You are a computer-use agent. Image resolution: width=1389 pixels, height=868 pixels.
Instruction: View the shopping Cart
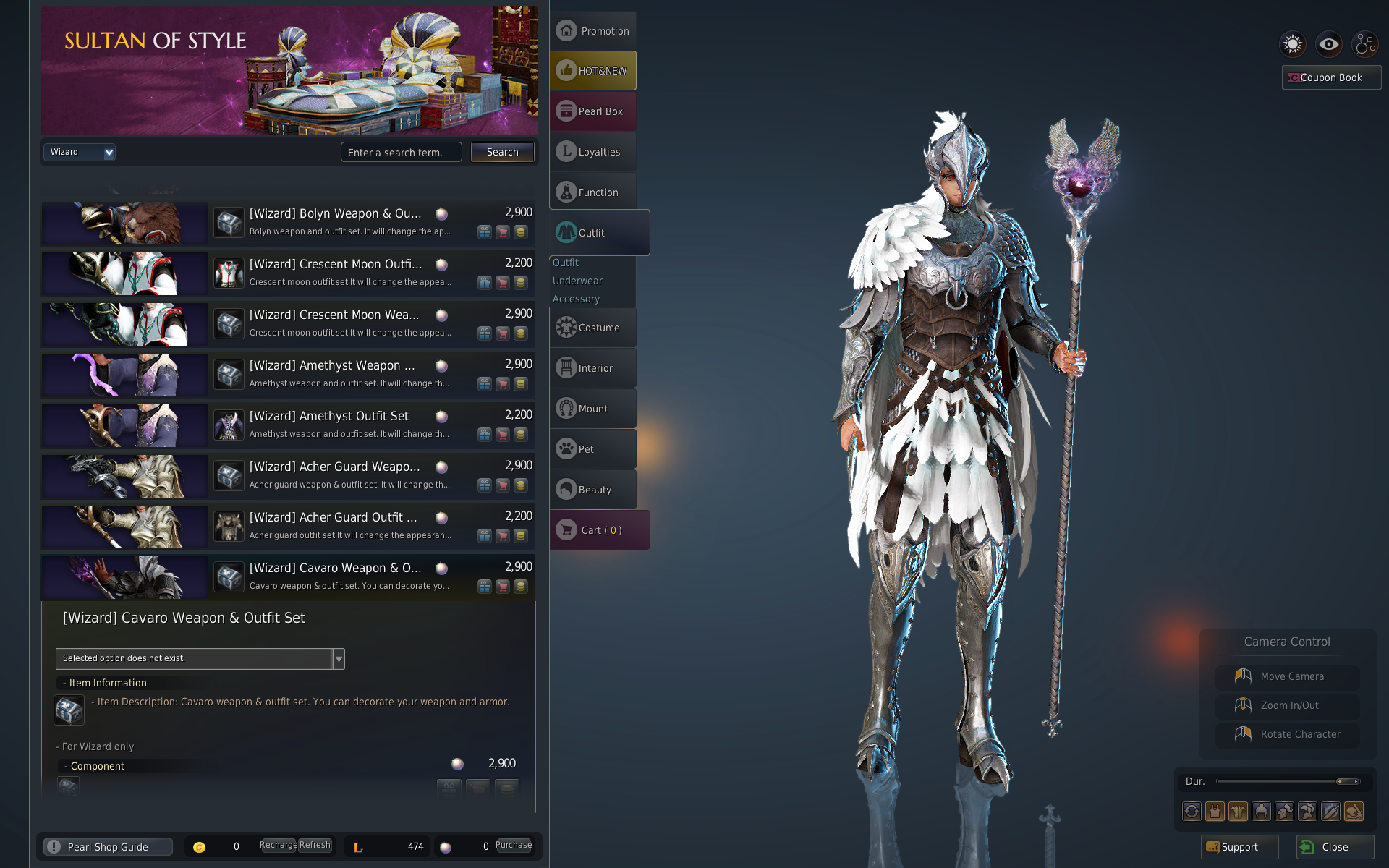tap(600, 530)
